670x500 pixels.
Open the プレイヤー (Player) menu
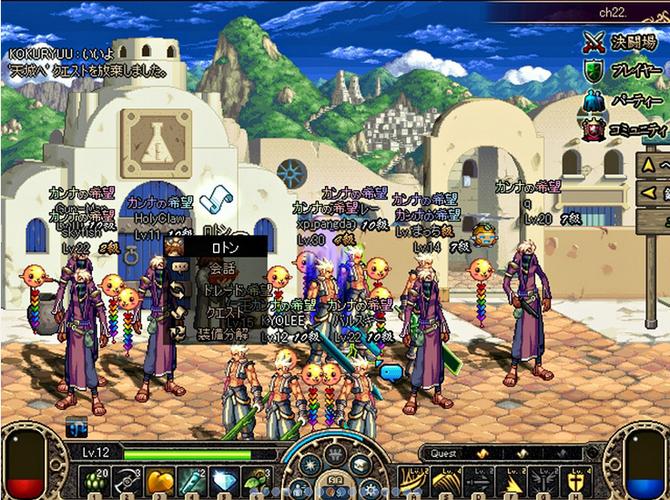[x=625, y=72]
